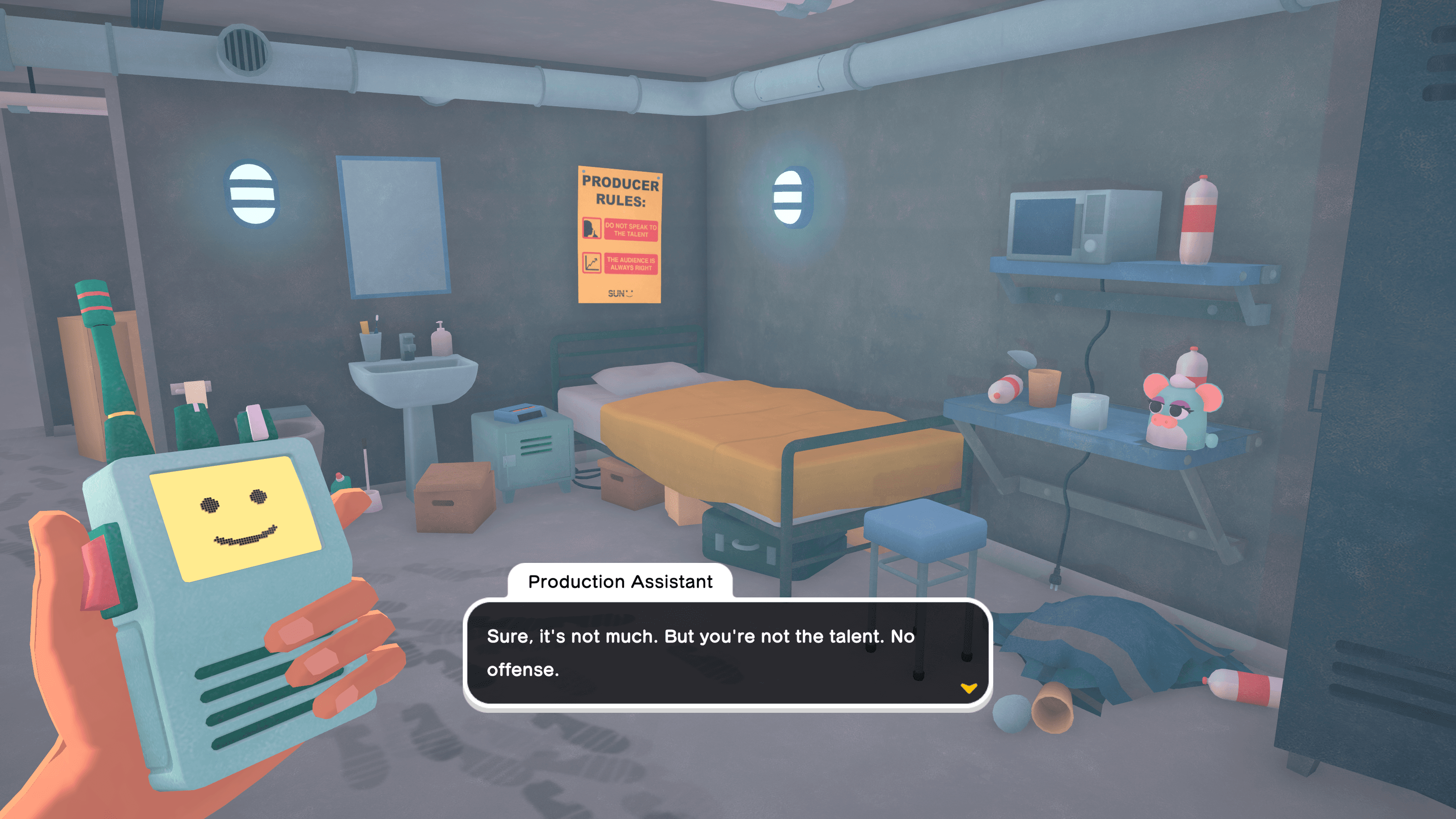The image size is (1456, 819).
Task: Click the right porthole light near the bed
Action: (x=789, y=197)
